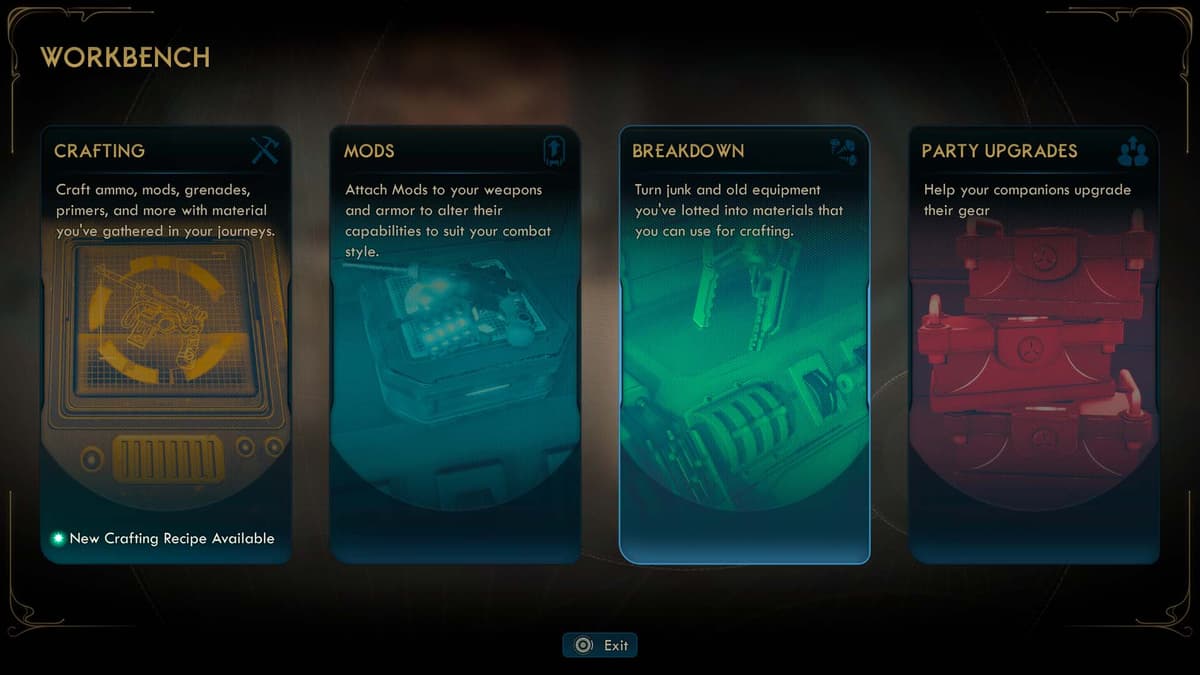Open Party Upgrades for companions

click(x=1034, y=345)
